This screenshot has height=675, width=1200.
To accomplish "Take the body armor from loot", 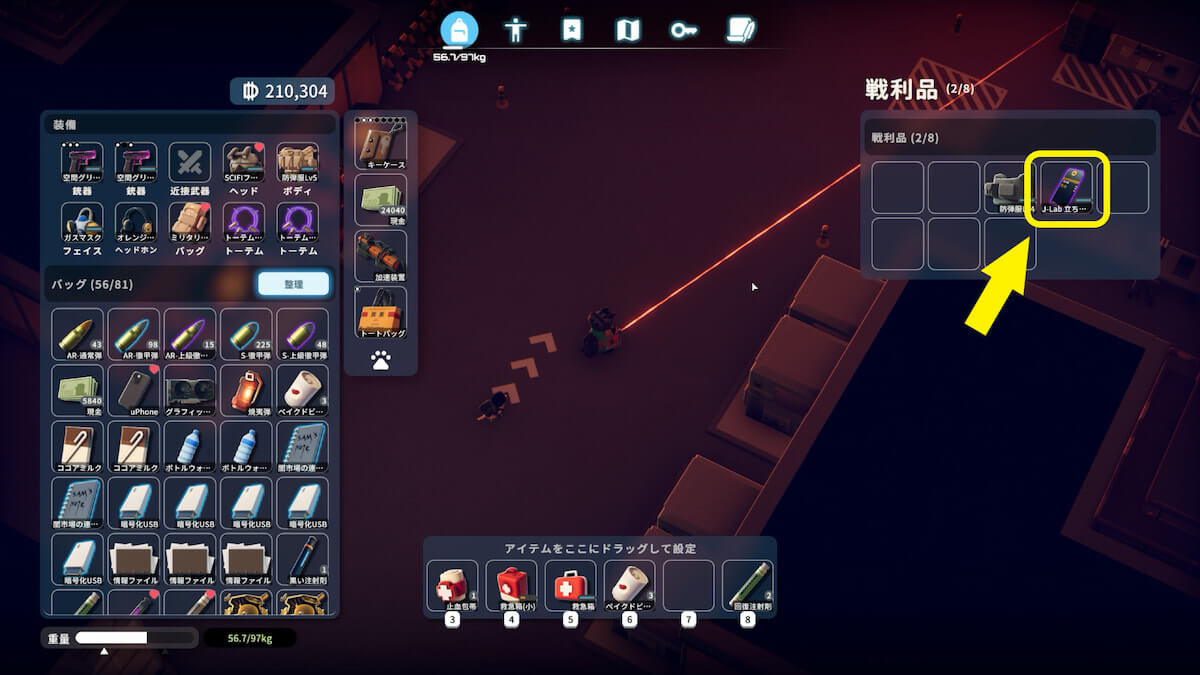I will tap(1010, 187).
